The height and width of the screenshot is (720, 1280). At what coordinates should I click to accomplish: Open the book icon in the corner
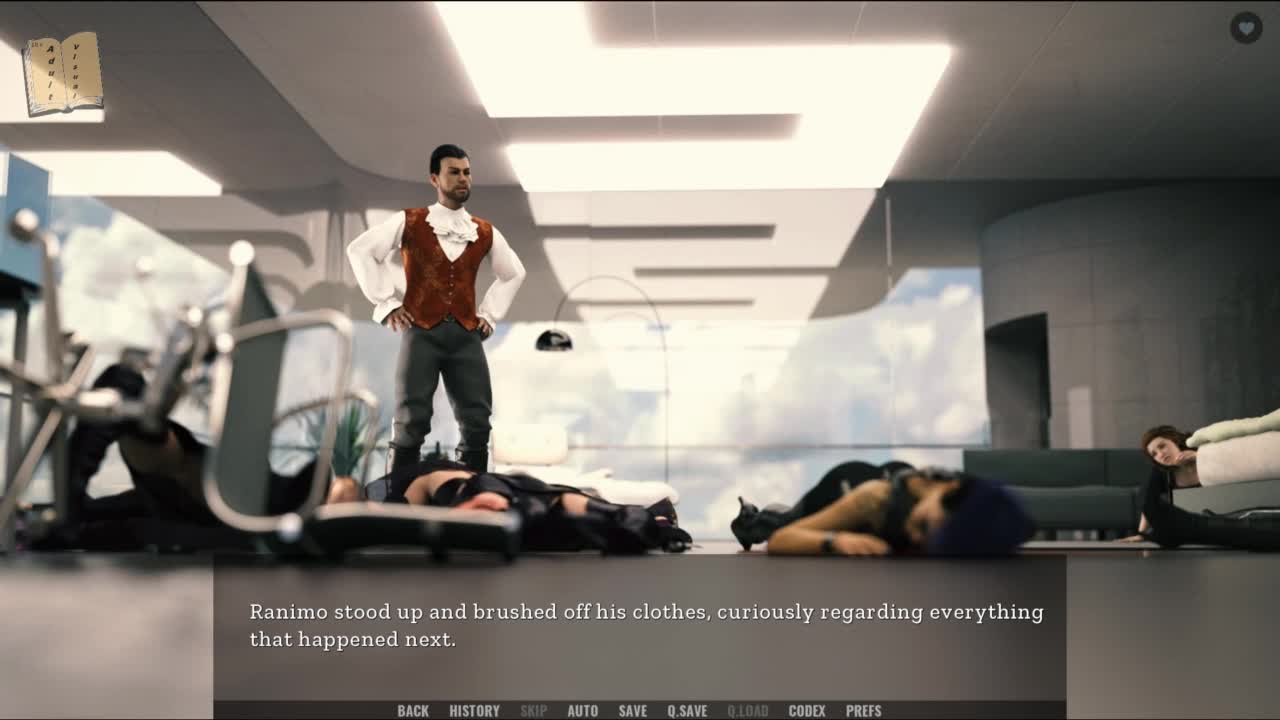tap(63, 73)
